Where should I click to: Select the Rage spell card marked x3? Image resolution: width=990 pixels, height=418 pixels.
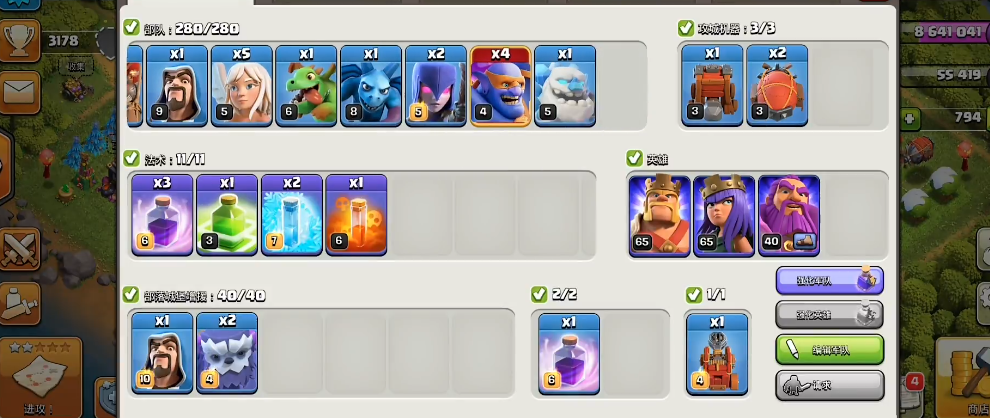tap(162, 214)
